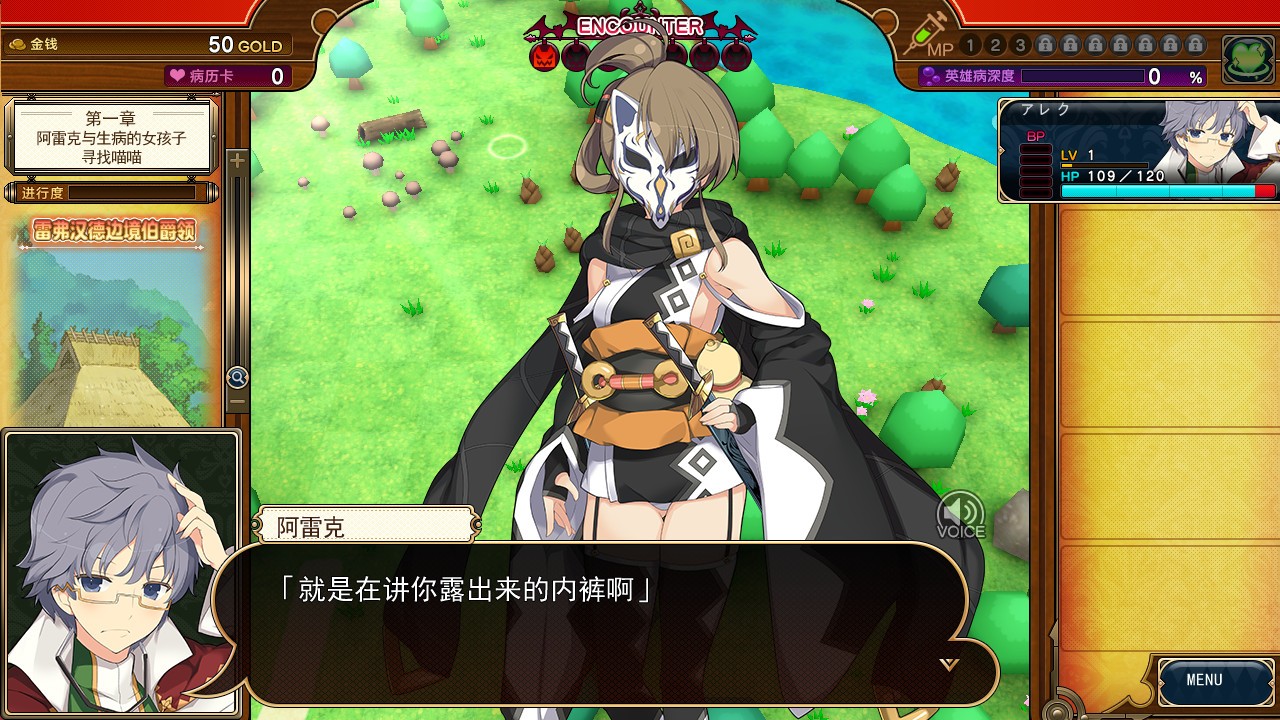
Task: Zoom out with the map minus button
Action: point(237,402)
